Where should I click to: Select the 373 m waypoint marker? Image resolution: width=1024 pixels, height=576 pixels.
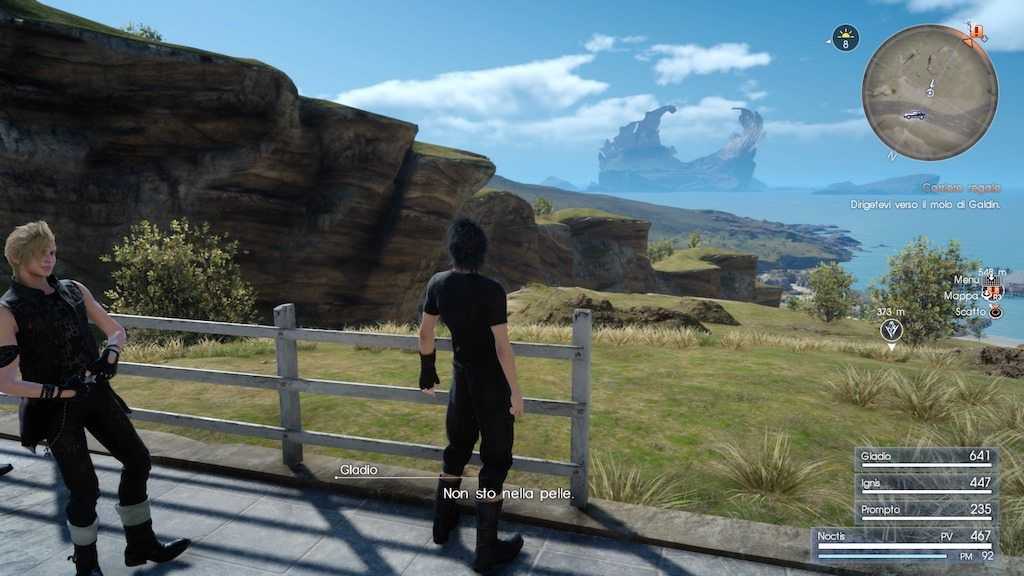click(x=891, y=329)
